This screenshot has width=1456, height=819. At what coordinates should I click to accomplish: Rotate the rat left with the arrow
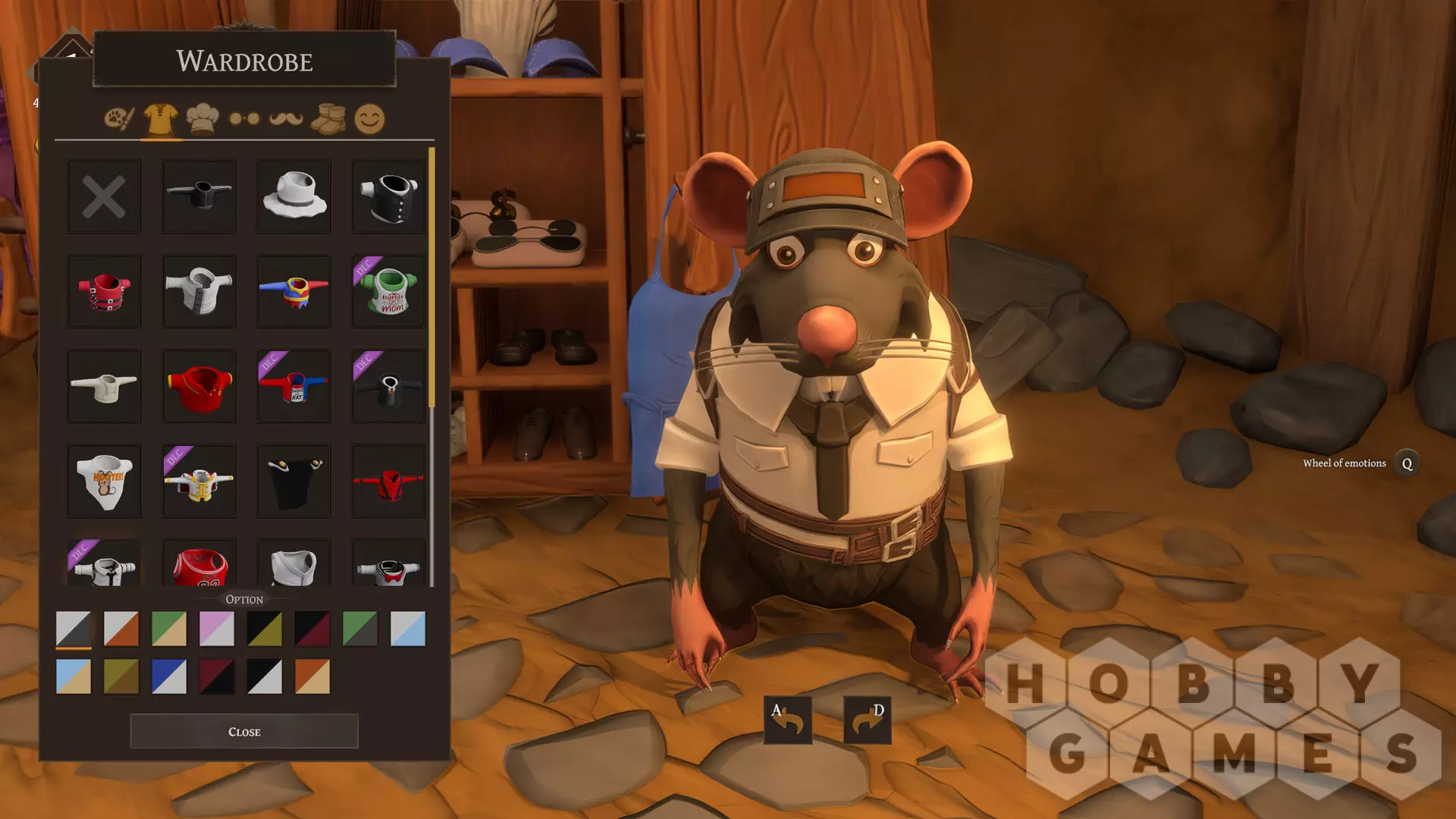(787, 719)
